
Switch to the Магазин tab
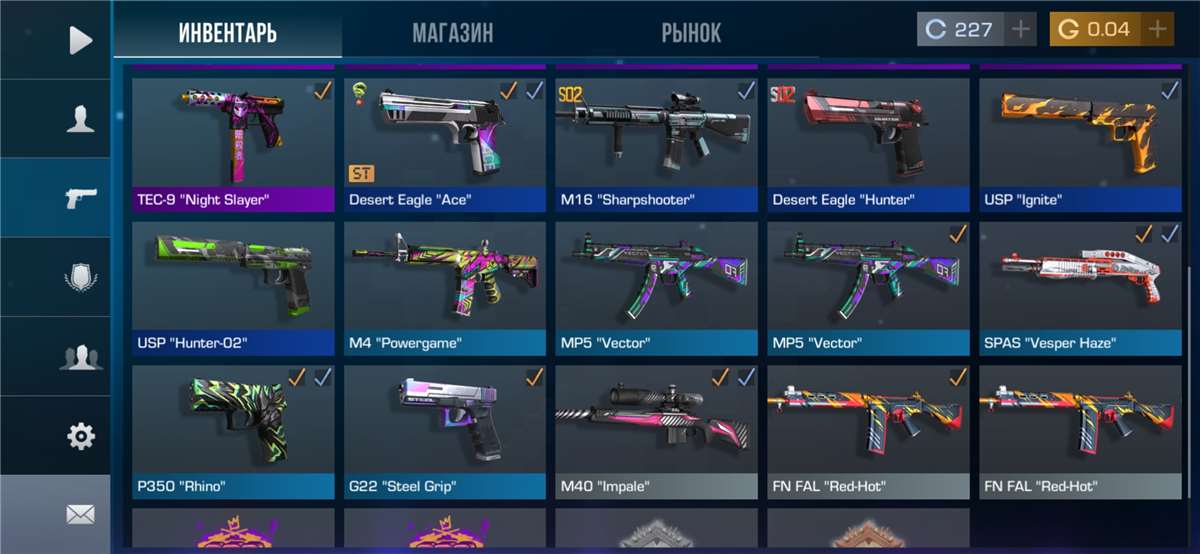click(x=452, y=32)
